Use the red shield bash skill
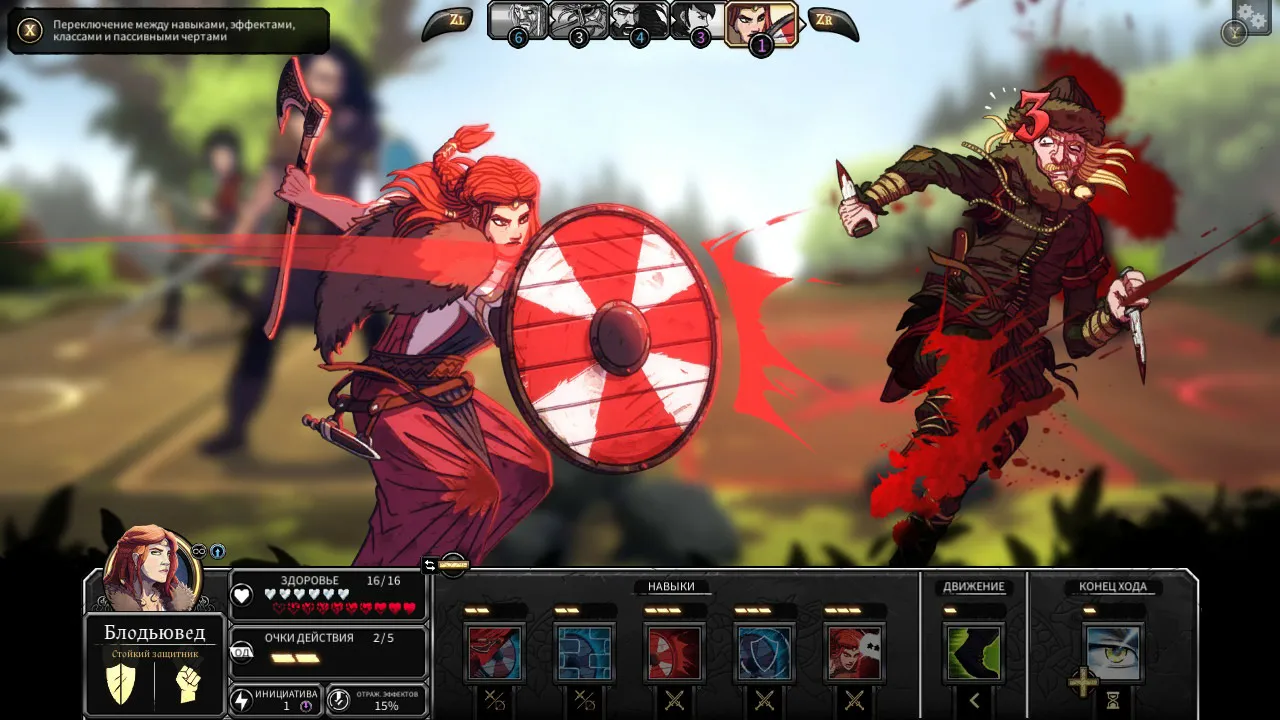The image size is (1280, 720). 675,653
